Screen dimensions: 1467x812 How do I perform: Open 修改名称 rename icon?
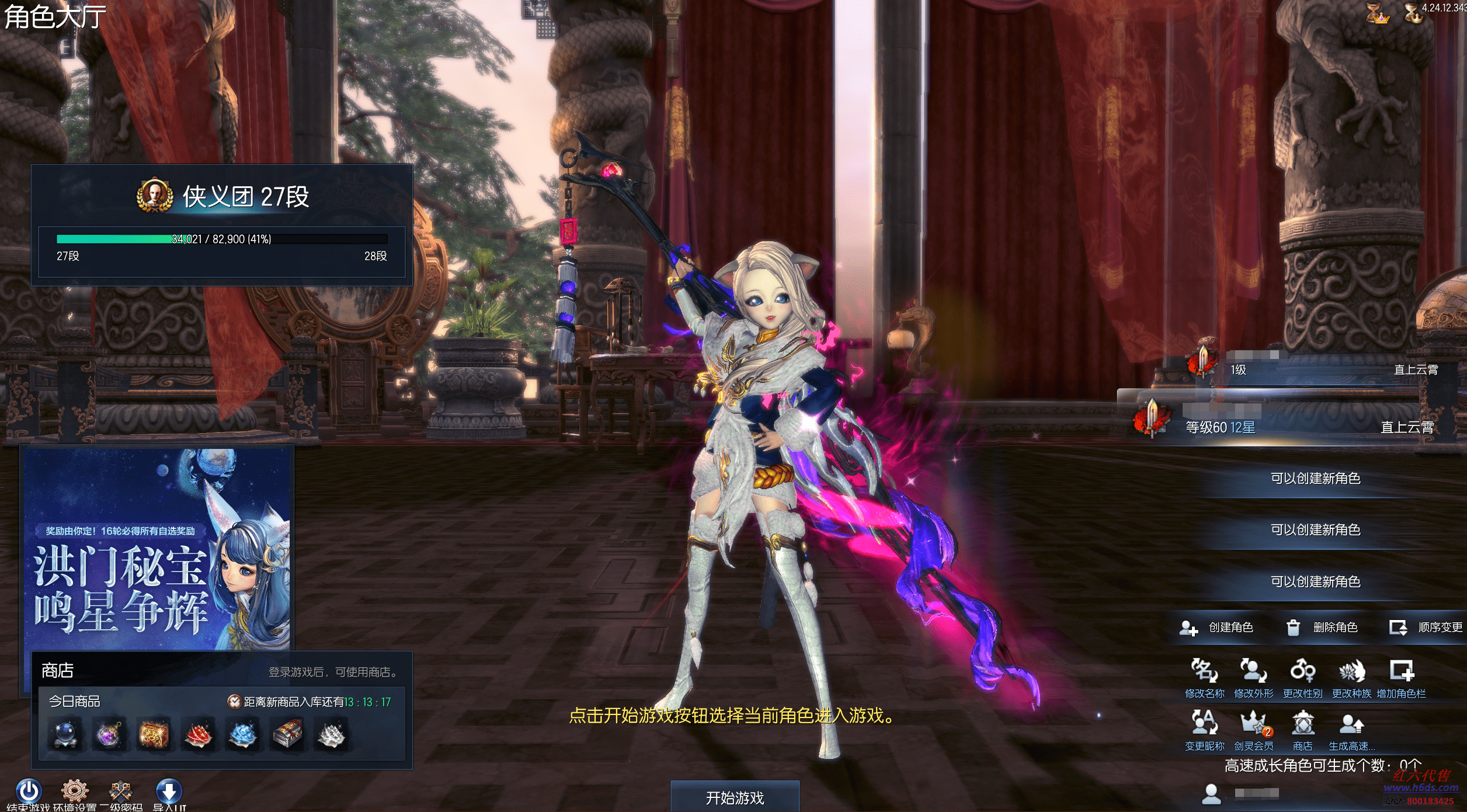point(1204,677)
